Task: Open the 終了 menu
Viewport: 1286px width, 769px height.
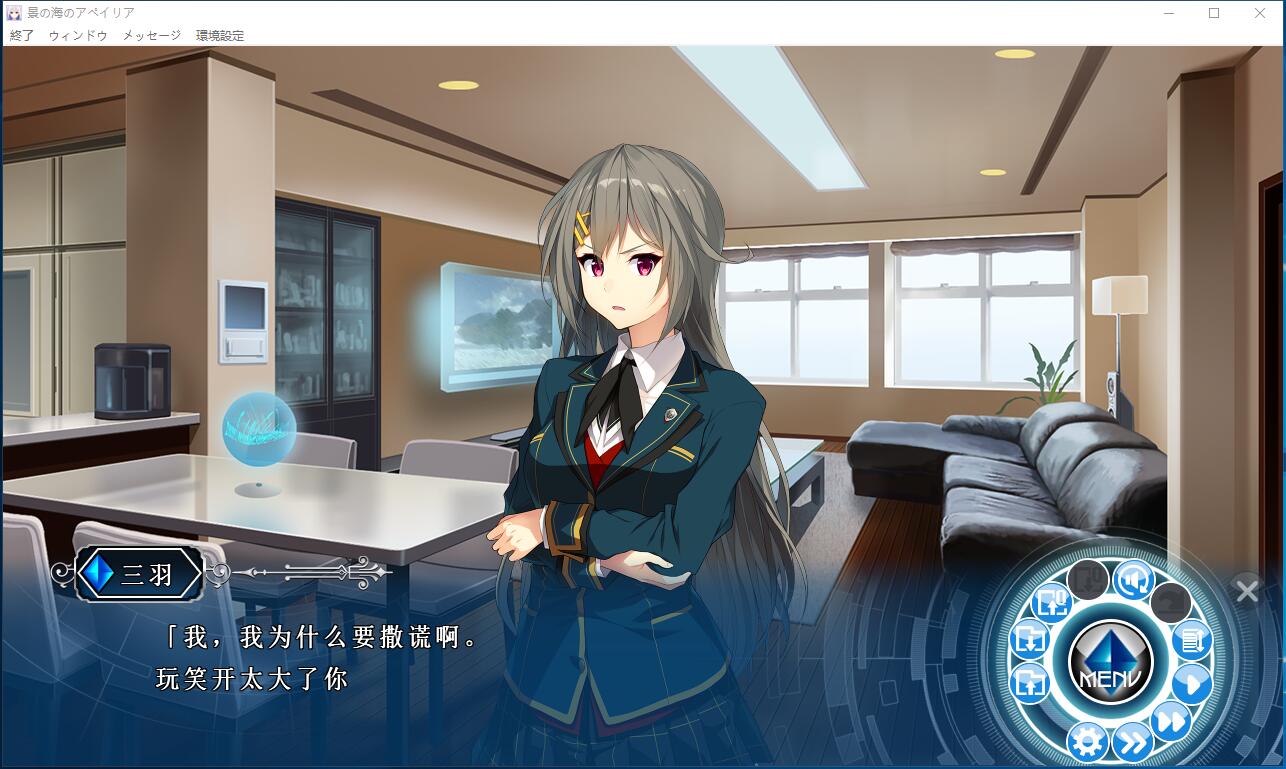Action: [22, 35]
